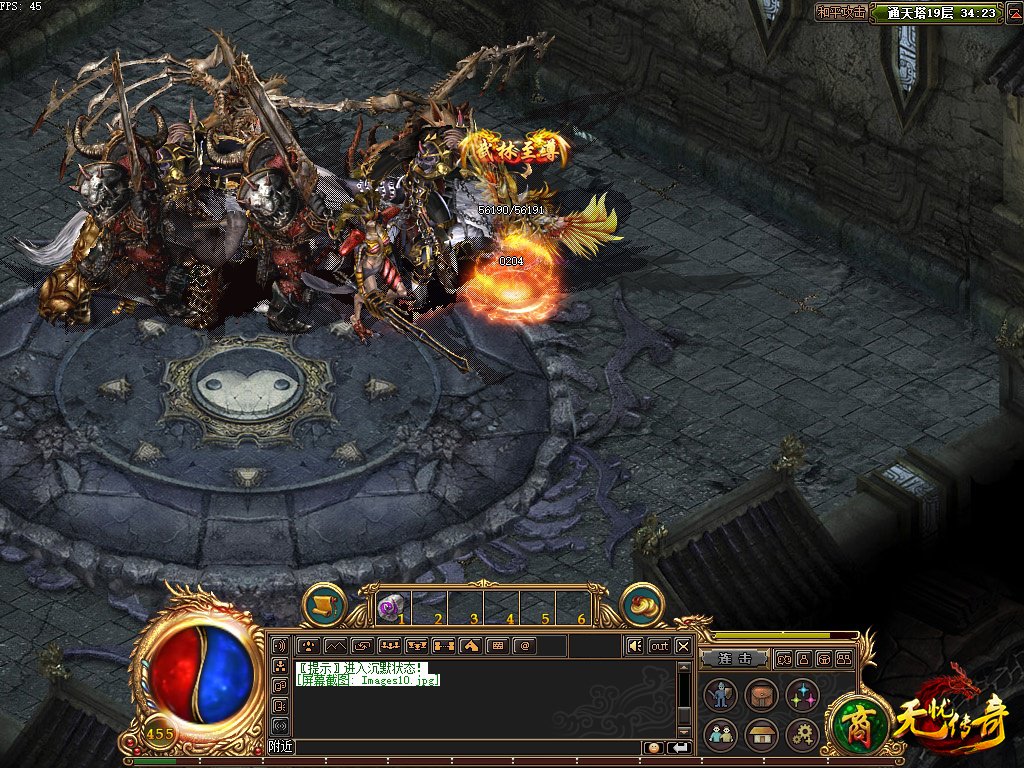
Task: Send the chat message with the enter arrow
Action: [679, 747]
